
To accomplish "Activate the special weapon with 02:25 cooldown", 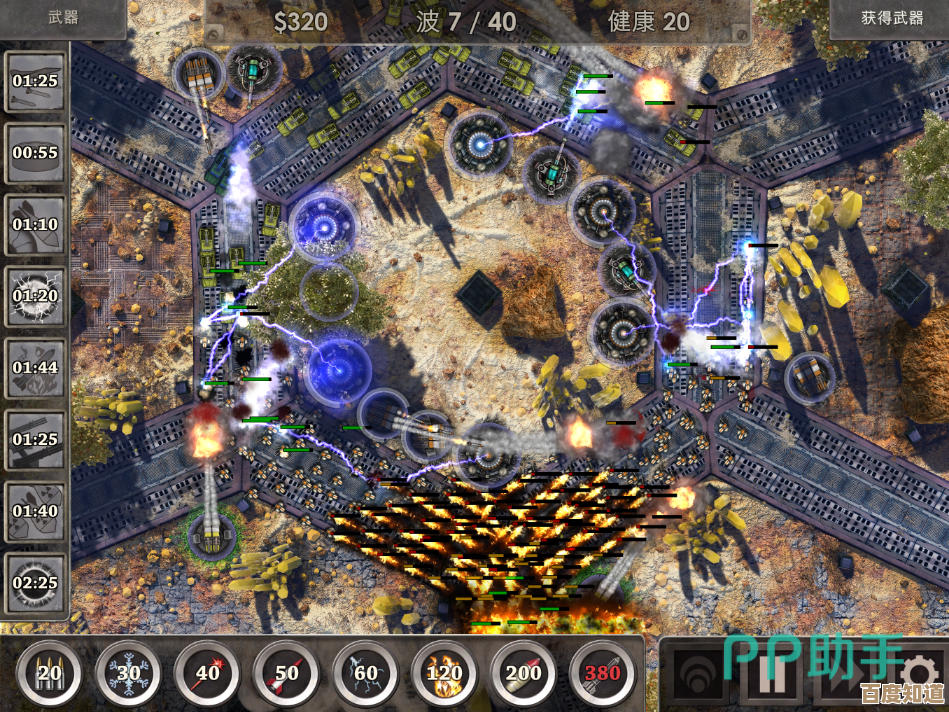I will click(35, 583).
